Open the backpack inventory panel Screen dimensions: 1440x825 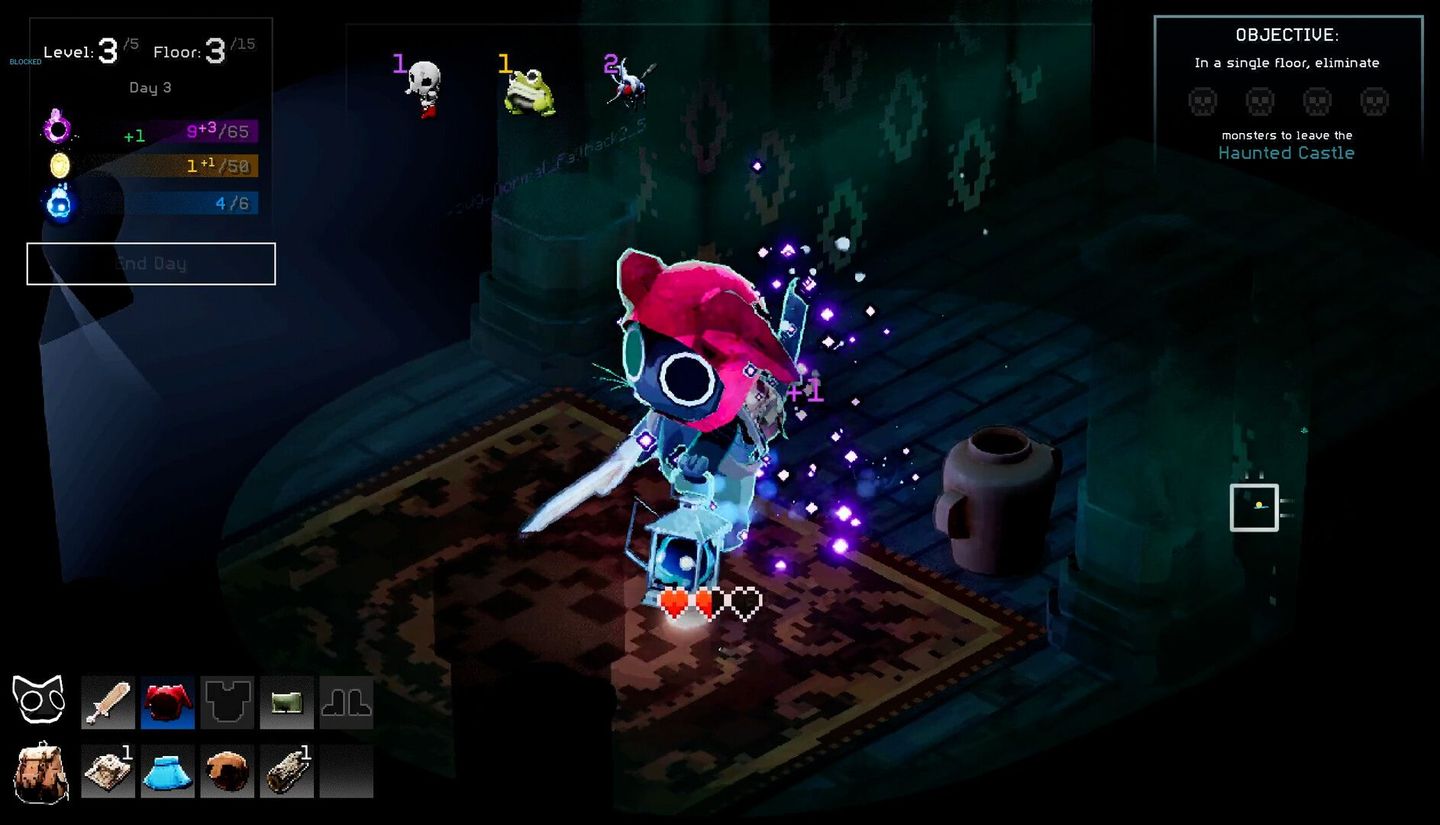tap(40, 769)
